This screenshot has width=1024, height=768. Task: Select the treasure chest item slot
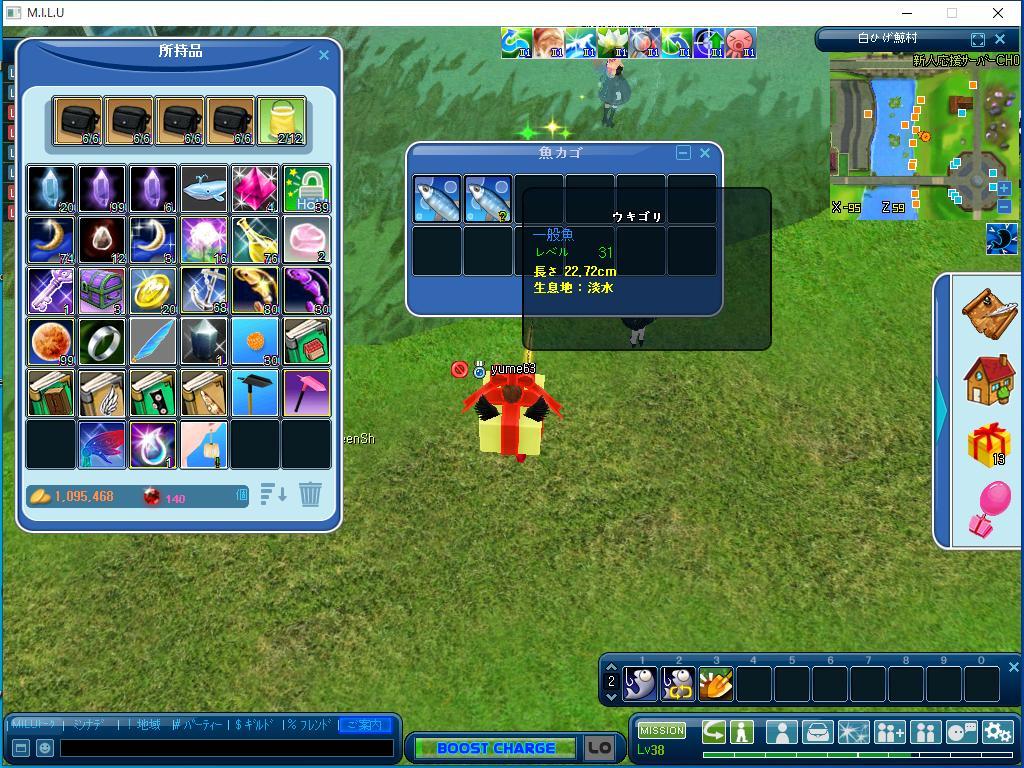pos(102,291)
